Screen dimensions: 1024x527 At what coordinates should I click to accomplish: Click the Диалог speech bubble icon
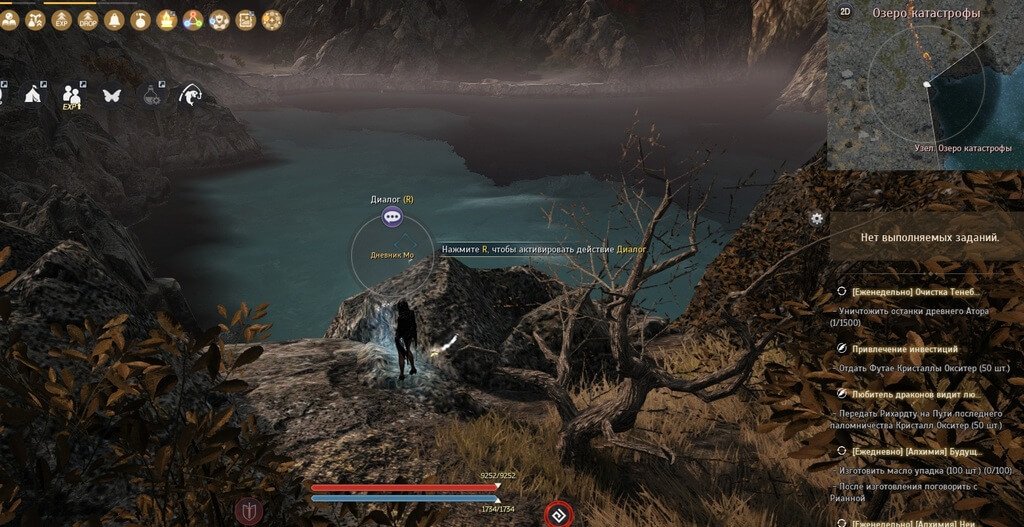(392, 214)
